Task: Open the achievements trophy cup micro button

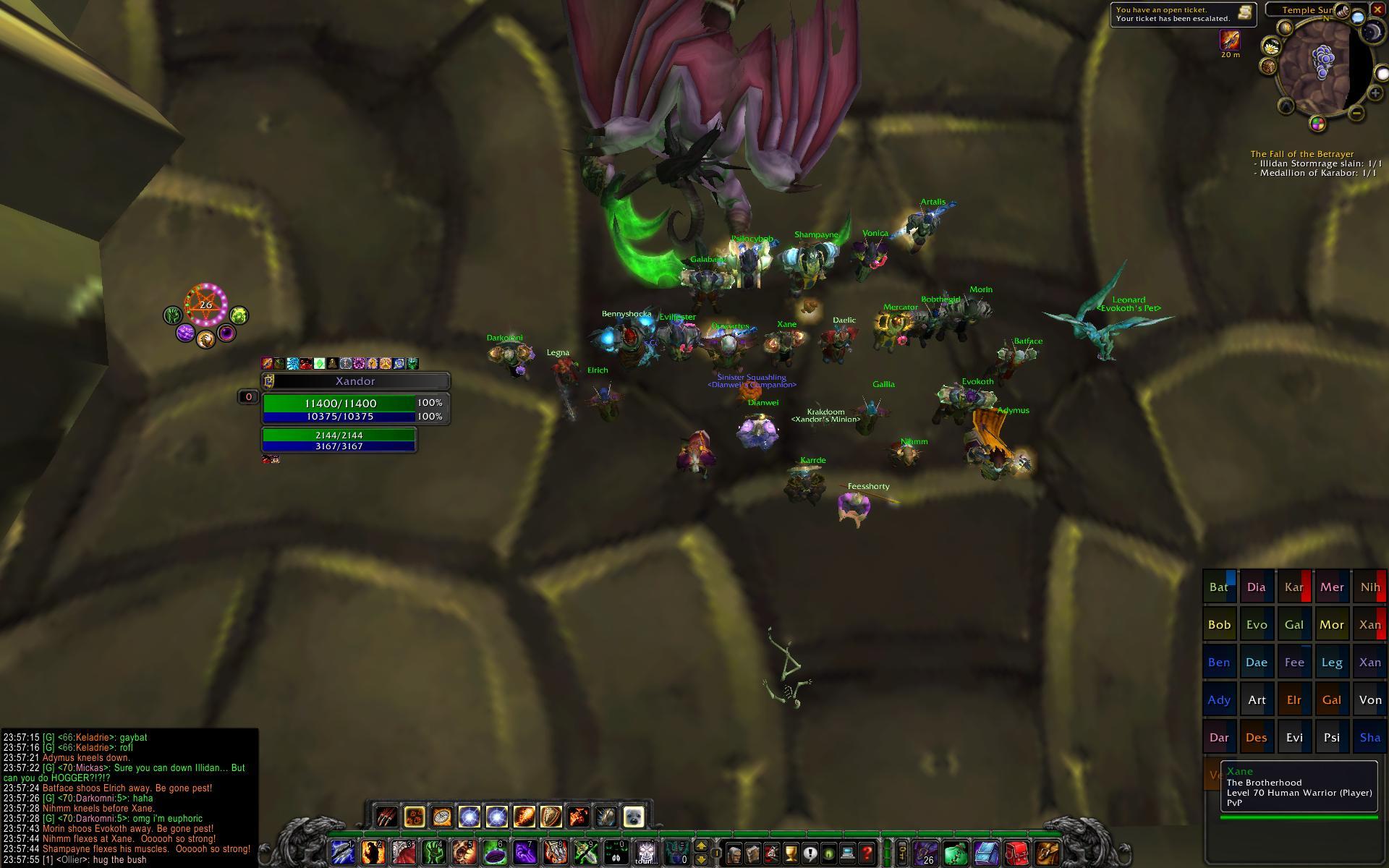Action: [791, 854]
